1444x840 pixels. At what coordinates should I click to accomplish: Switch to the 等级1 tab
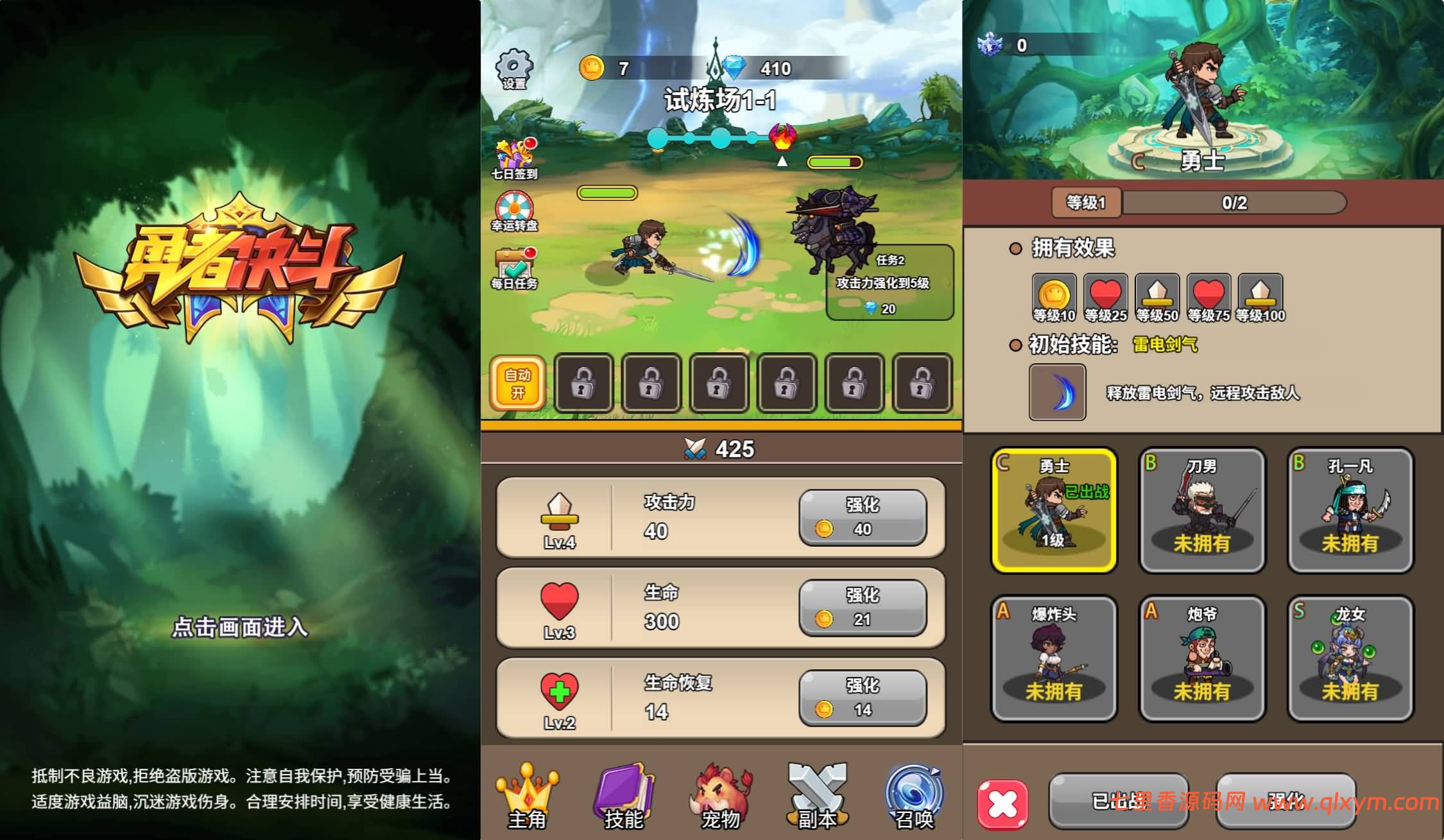click(1086, 203)
